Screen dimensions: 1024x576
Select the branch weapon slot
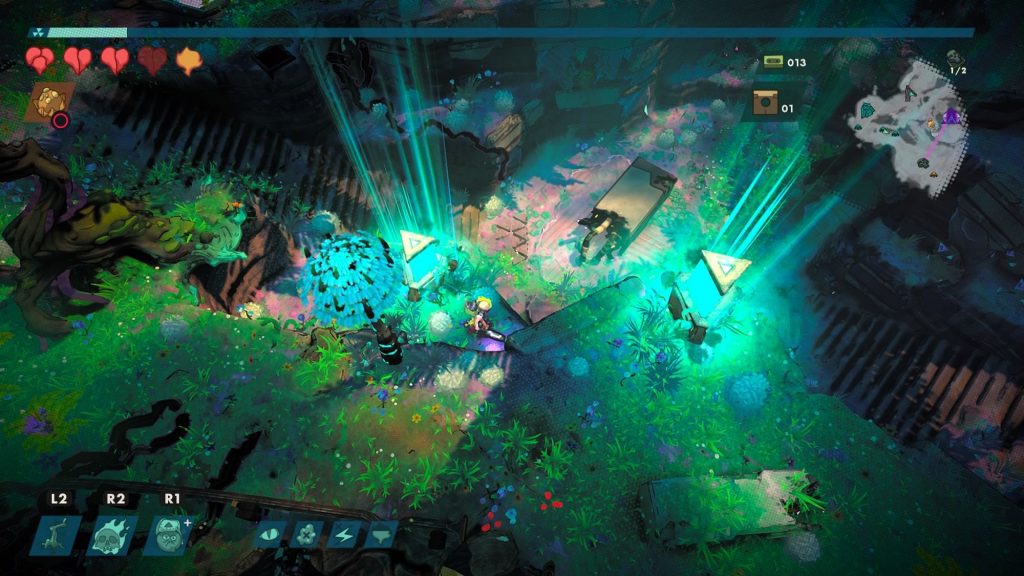pyautogui.click(x=56, y=533)
